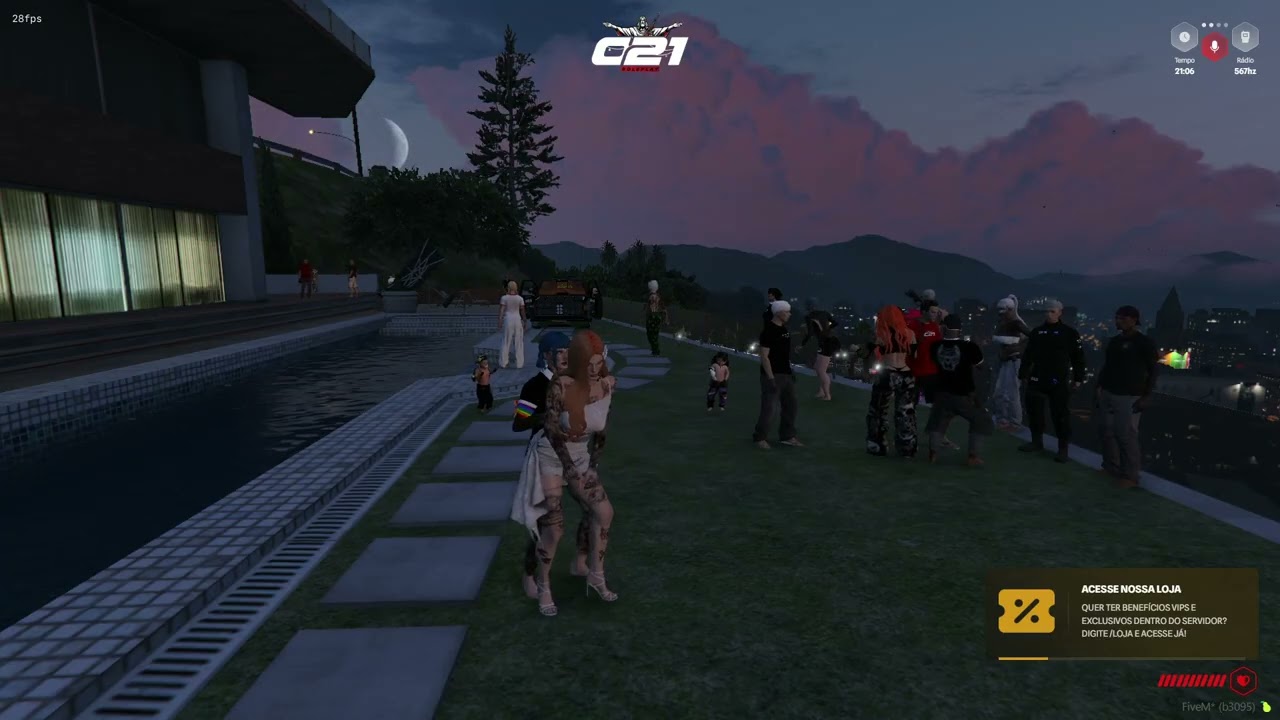Image resolution: width=1280 pixels, height=720 pixels.
Task: Click the yellow notification progress bar
Action: tap(1022, 659)
